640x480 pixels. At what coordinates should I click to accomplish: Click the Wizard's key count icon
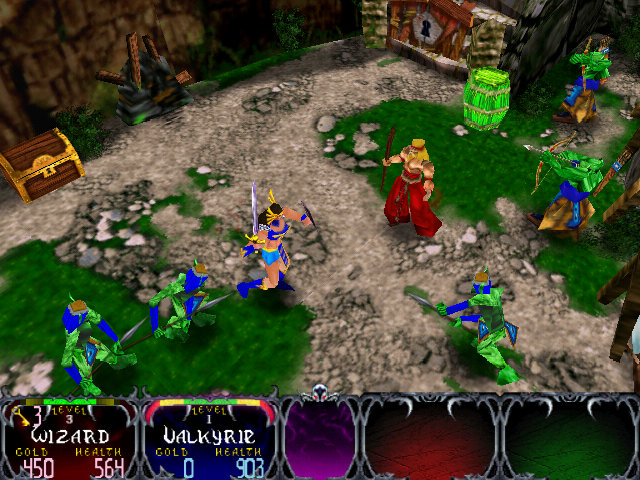click(x=19, y=414)
